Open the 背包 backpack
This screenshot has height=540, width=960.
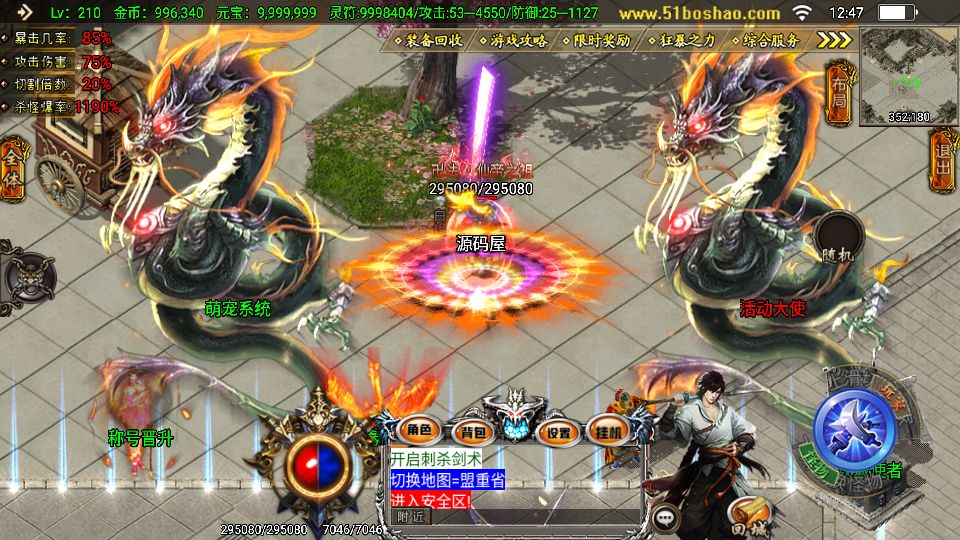coord(469,432)
